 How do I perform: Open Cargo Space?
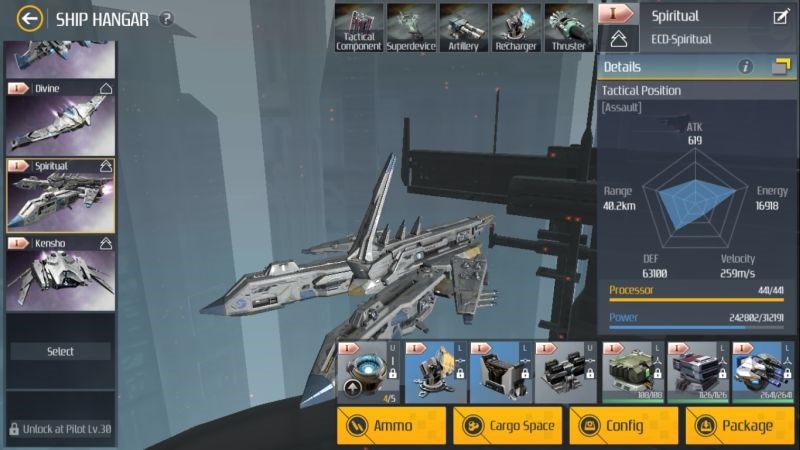pos(507,425)
